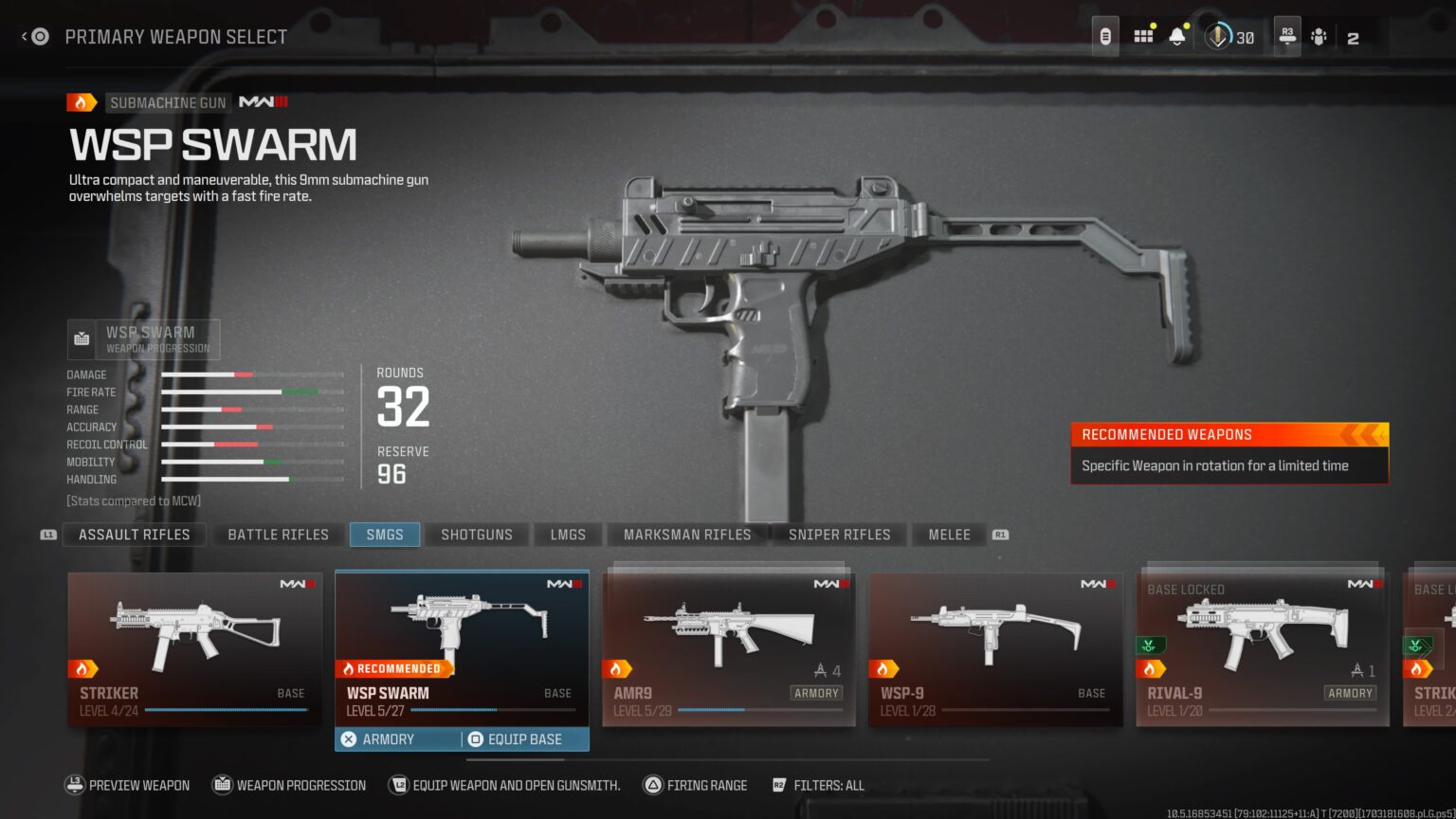The height and width of the screenshot is (819, 1456).
Task: Switch to the SHOTGUNS tab
Action: pos(476,534)
